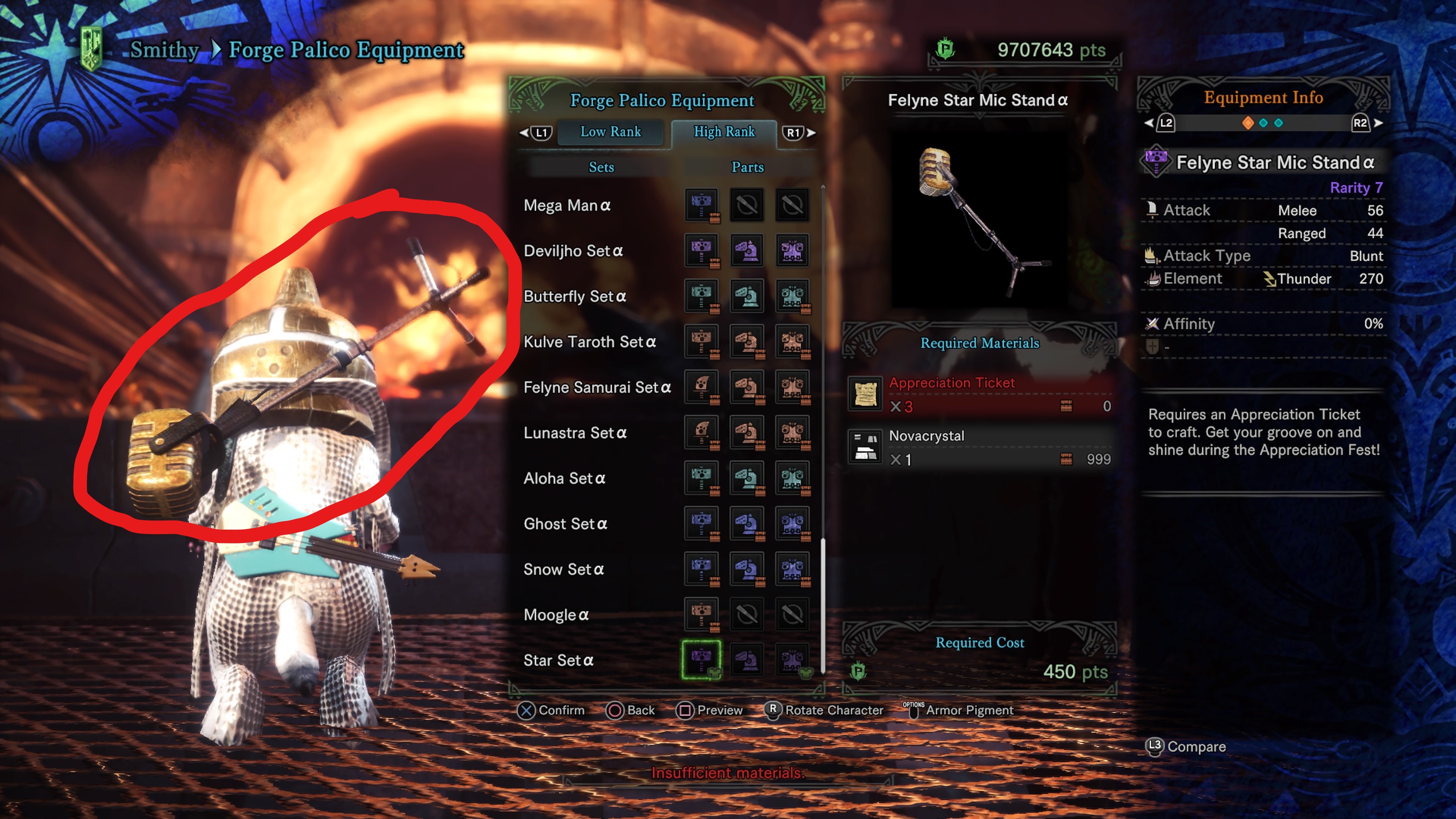Open the Kulve Taroth Set α entry
The width and height of the screenshot is (1456, 819).
click(590, 342)
